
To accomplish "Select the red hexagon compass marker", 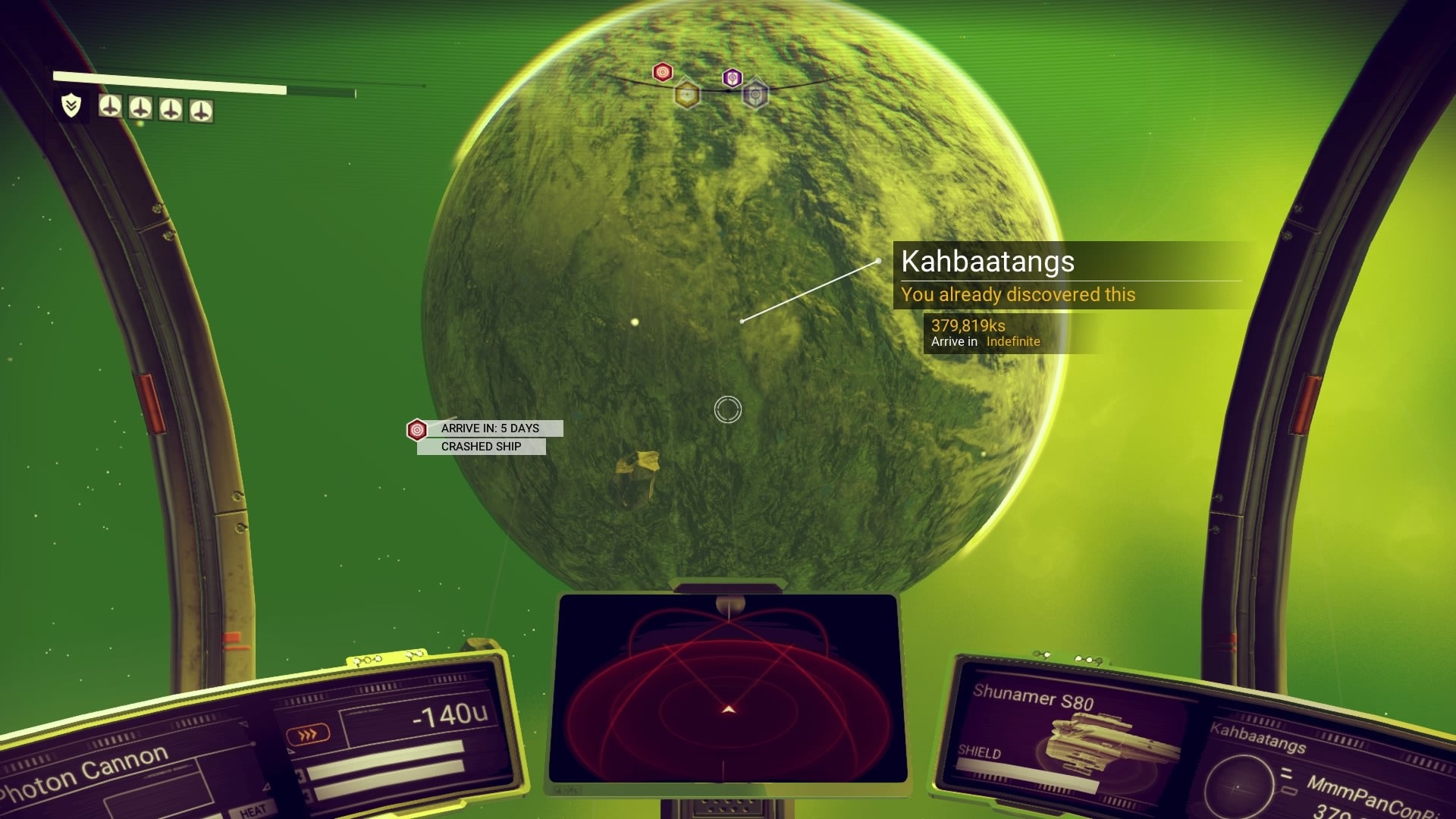I will pos(663,72).
